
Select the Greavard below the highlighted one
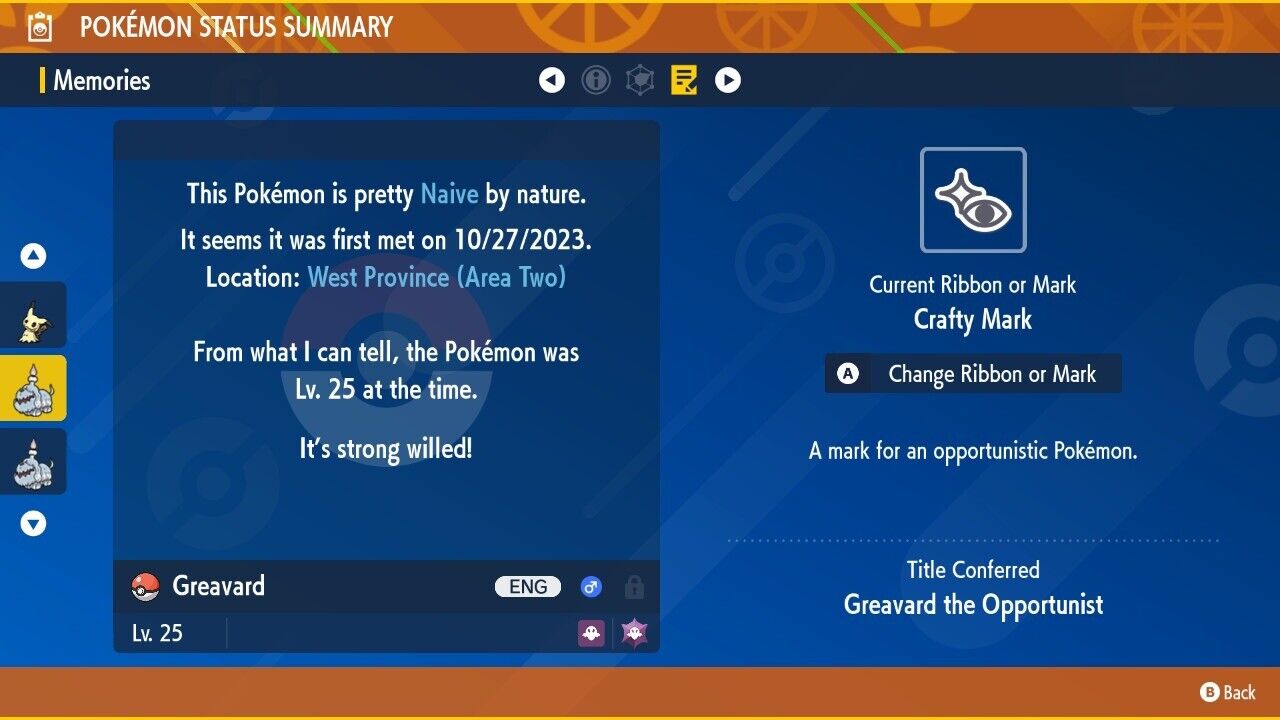pyautogui.click(x=33, y=461)
